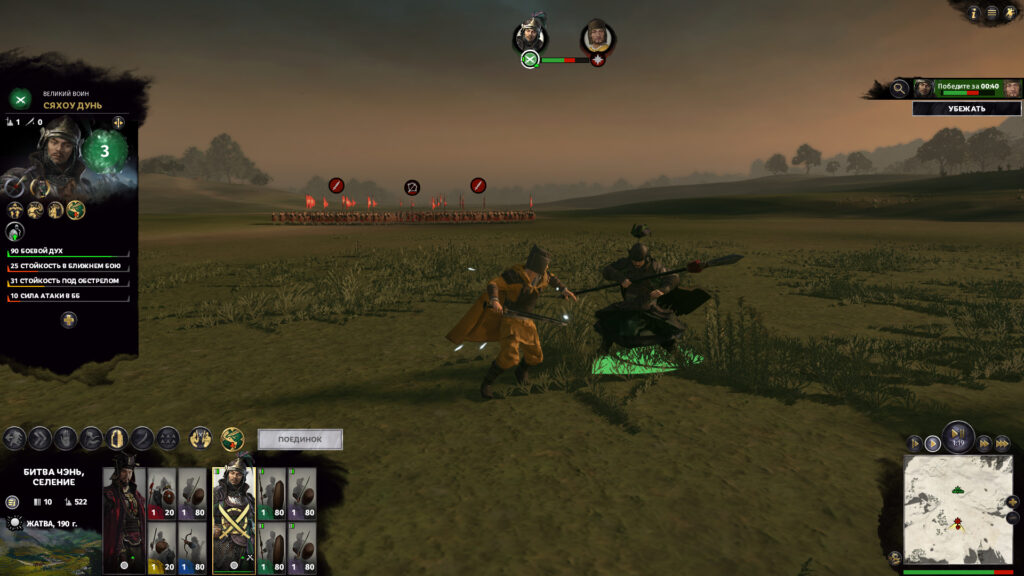Set double speed with the double-arrow button
The width and height of the screenshot is (1024, 576).
[984, 443]
